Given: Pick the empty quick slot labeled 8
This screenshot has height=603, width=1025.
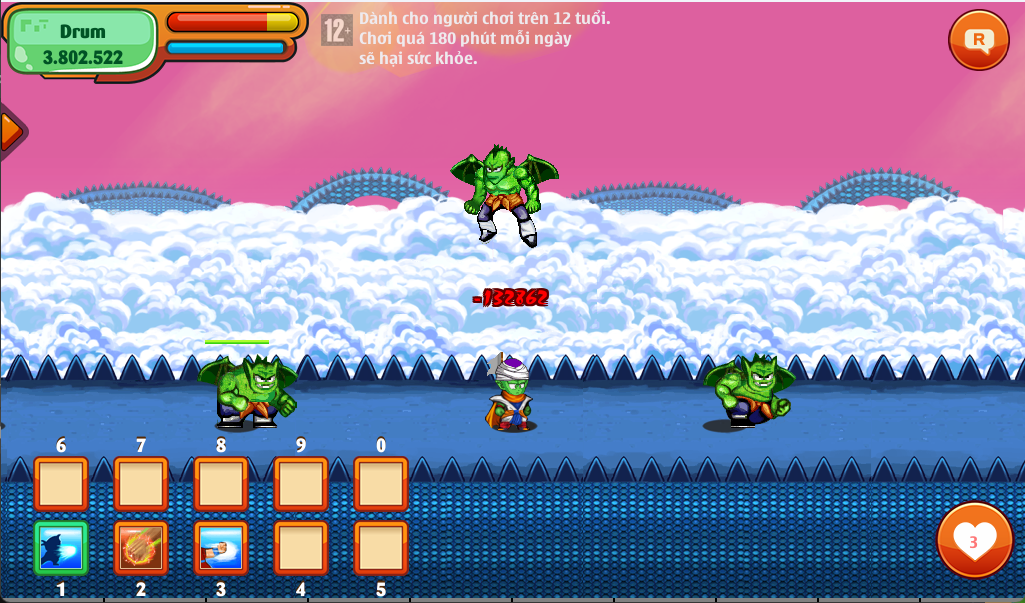Looking at the screenshot, I should [x=221, y=484].
